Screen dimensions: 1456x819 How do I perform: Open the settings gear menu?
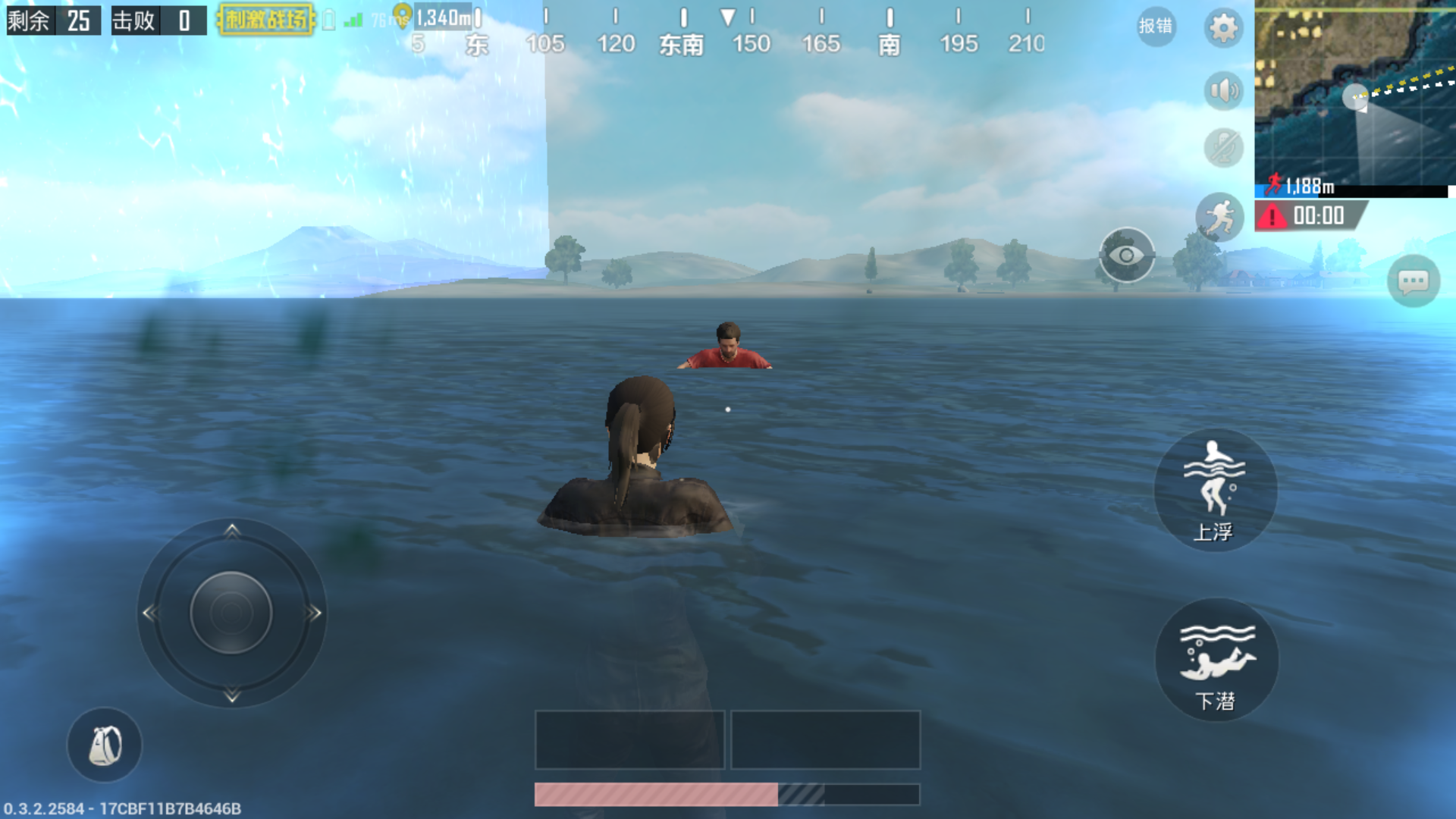pos(1222,29)
